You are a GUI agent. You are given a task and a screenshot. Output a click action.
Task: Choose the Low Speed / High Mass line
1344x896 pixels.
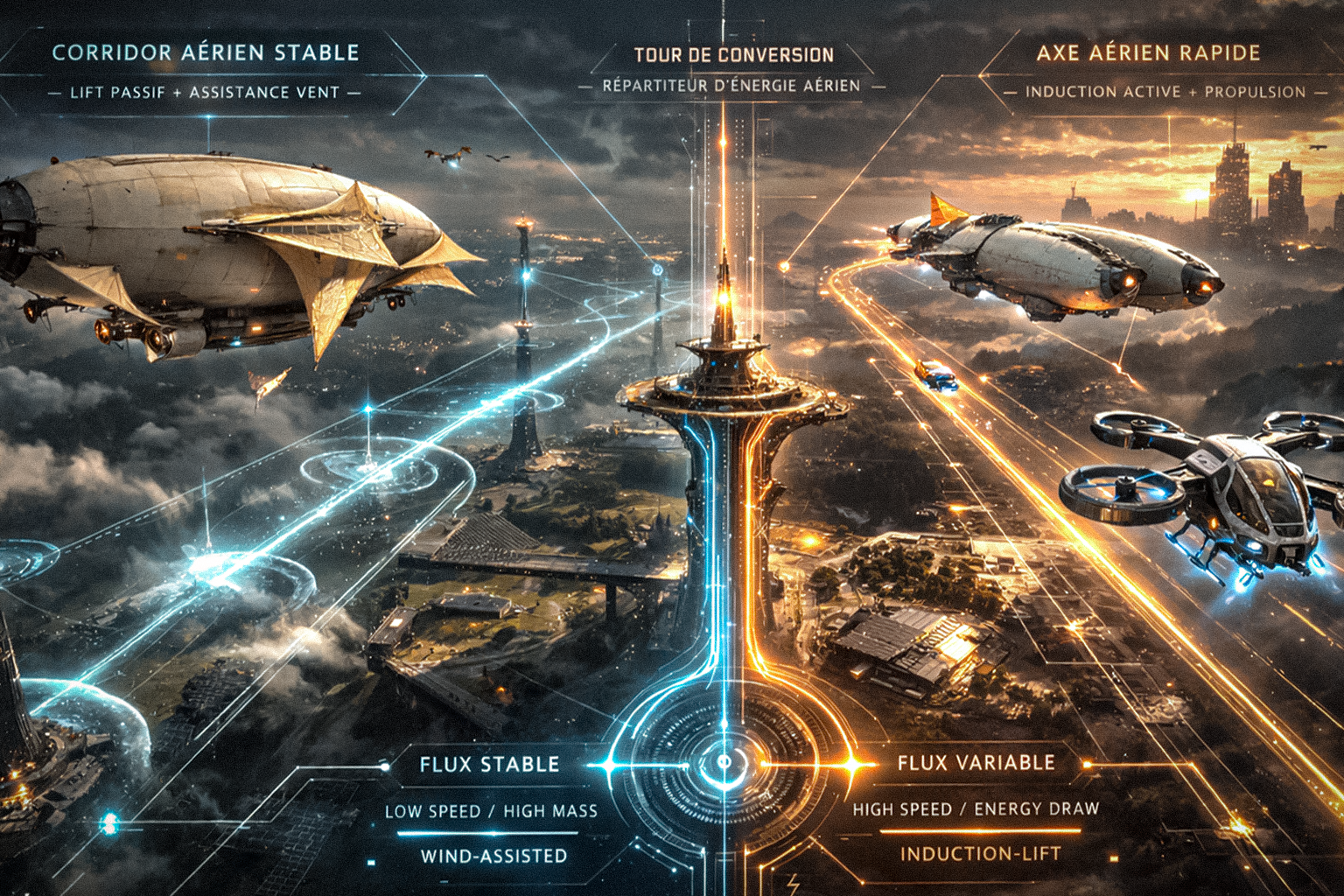[x=491, y=811]
